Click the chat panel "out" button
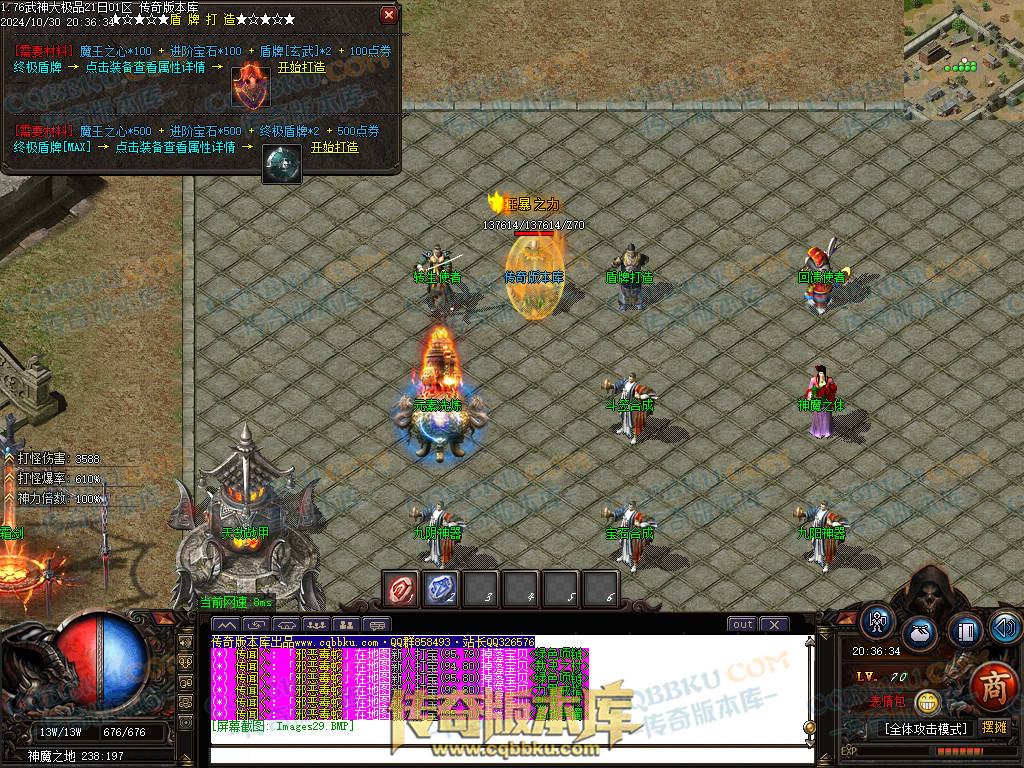This screenshot has height=768, width=1024. [x=742, y=625]
